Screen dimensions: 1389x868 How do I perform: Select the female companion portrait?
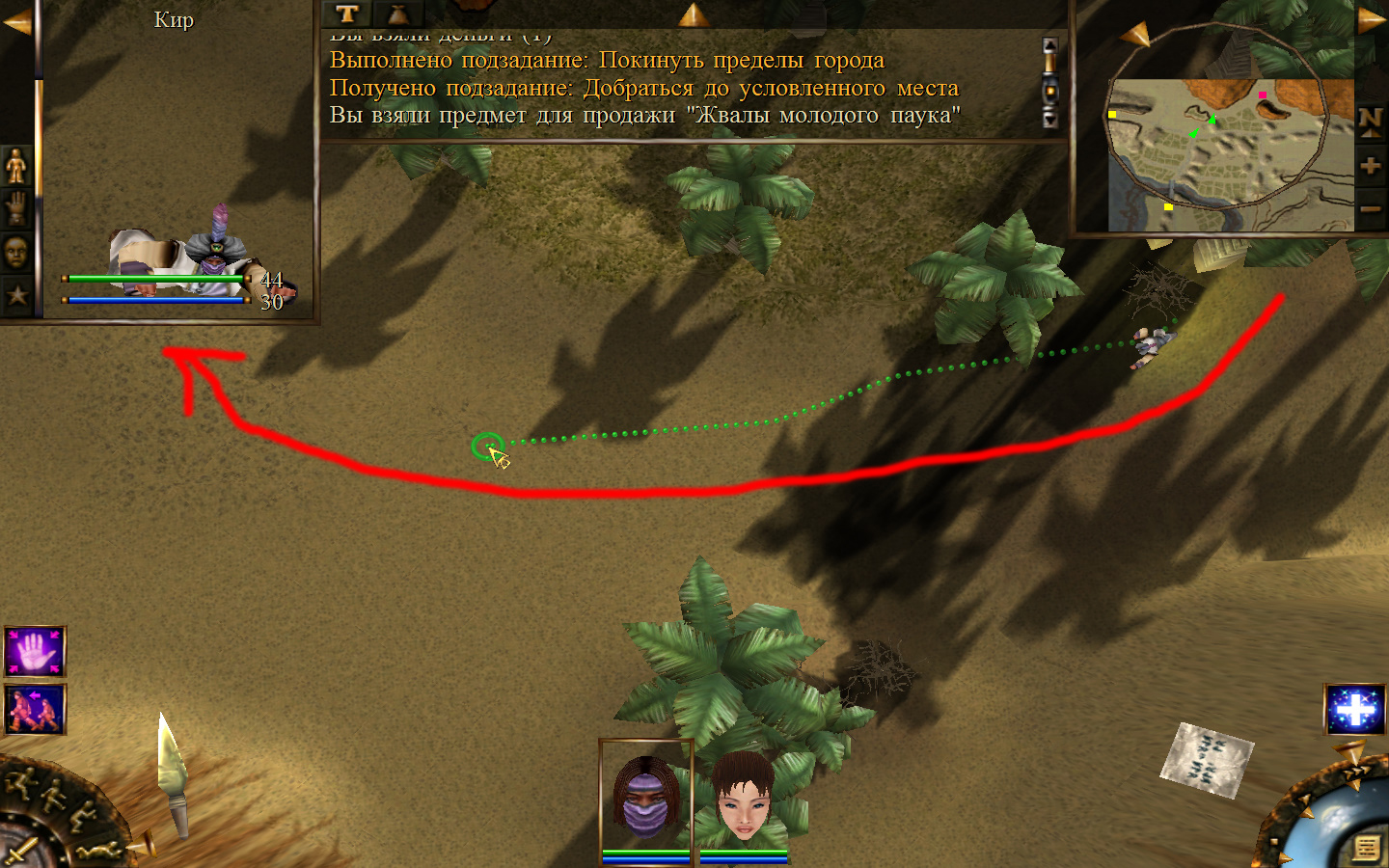743,798
